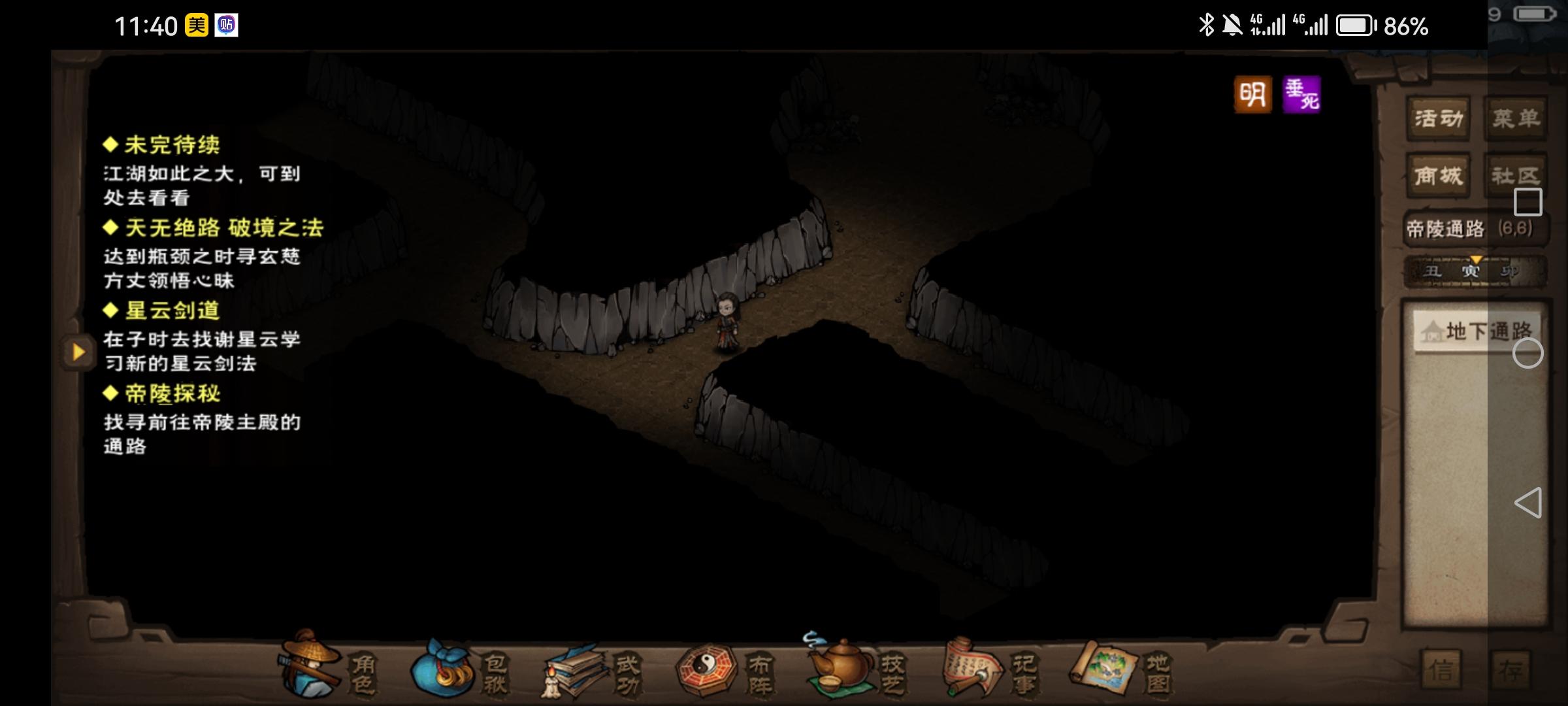Select the 星云剑道 quest entry

(172, 311)
